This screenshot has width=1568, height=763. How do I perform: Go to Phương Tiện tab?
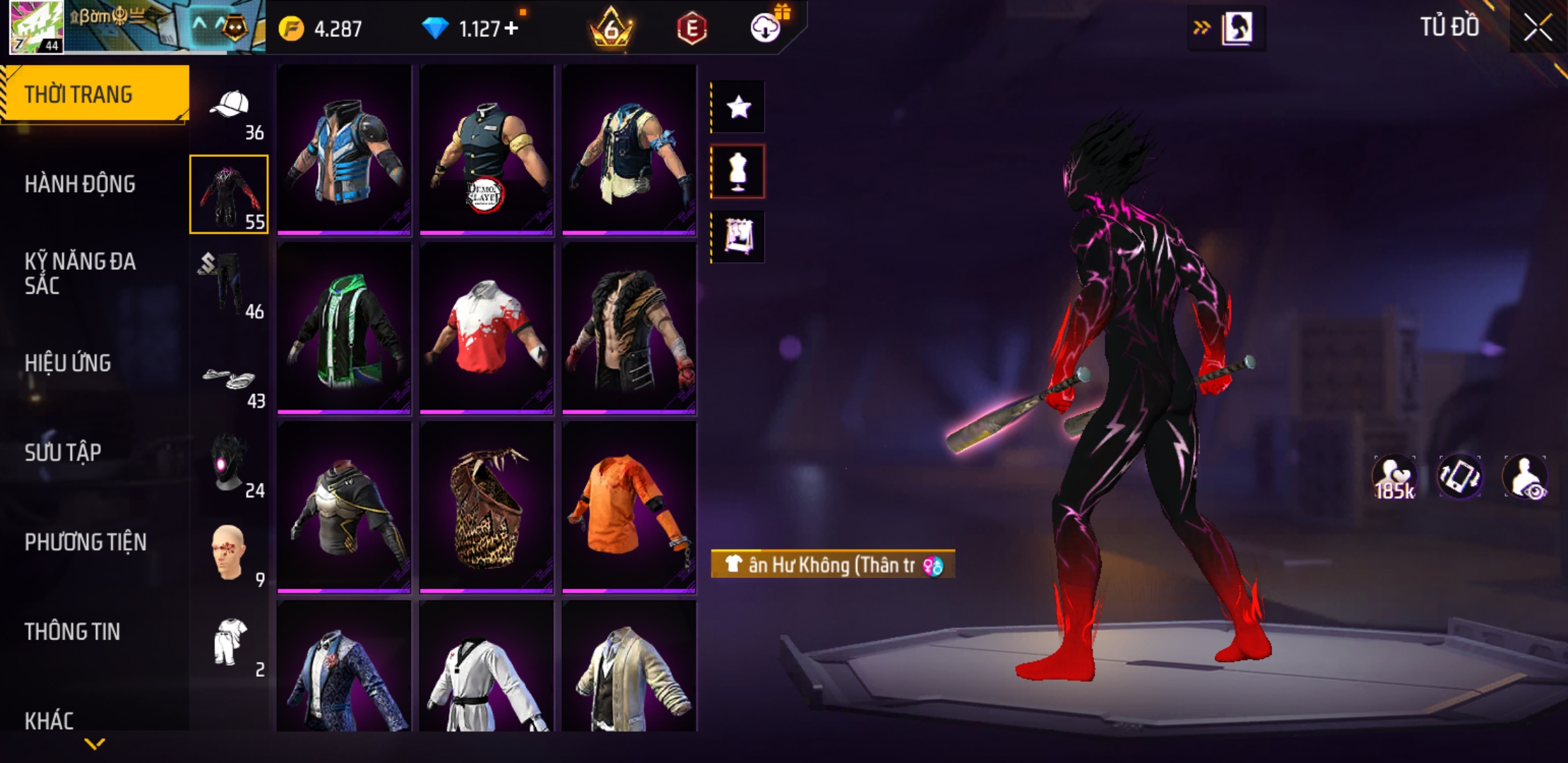tap(85, 542)
